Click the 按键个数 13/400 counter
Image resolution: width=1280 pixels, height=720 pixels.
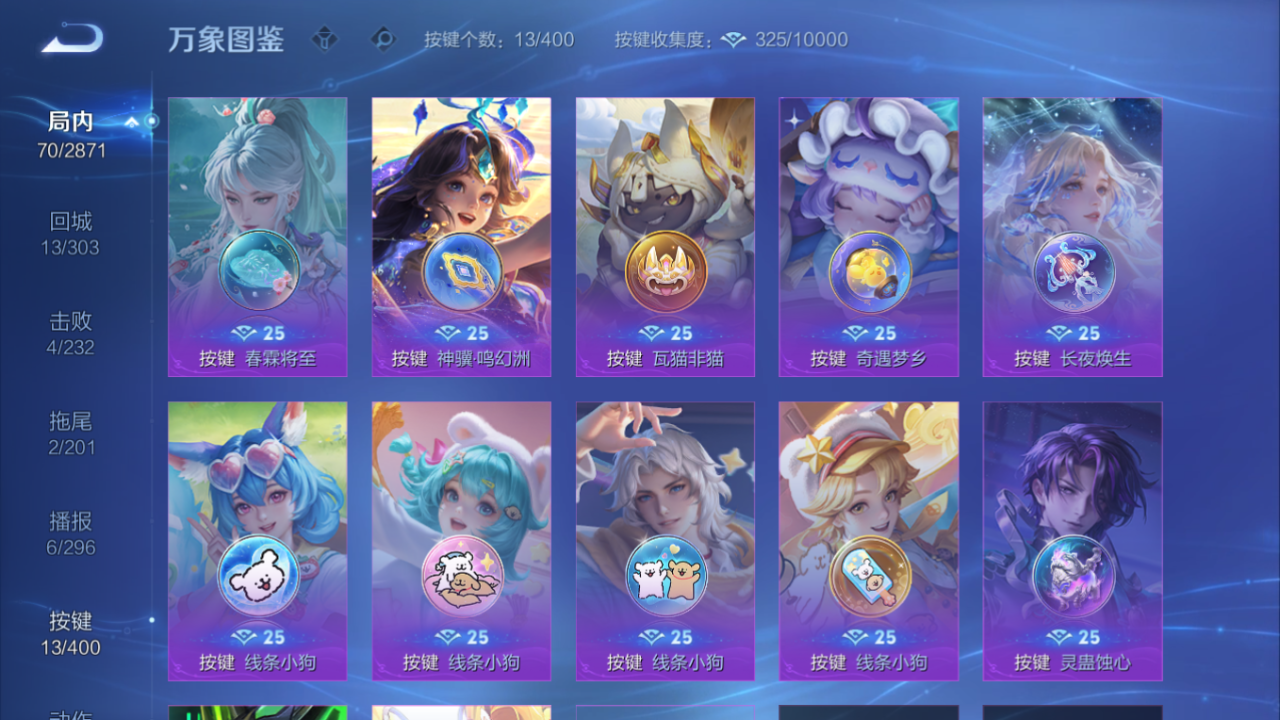497,40
